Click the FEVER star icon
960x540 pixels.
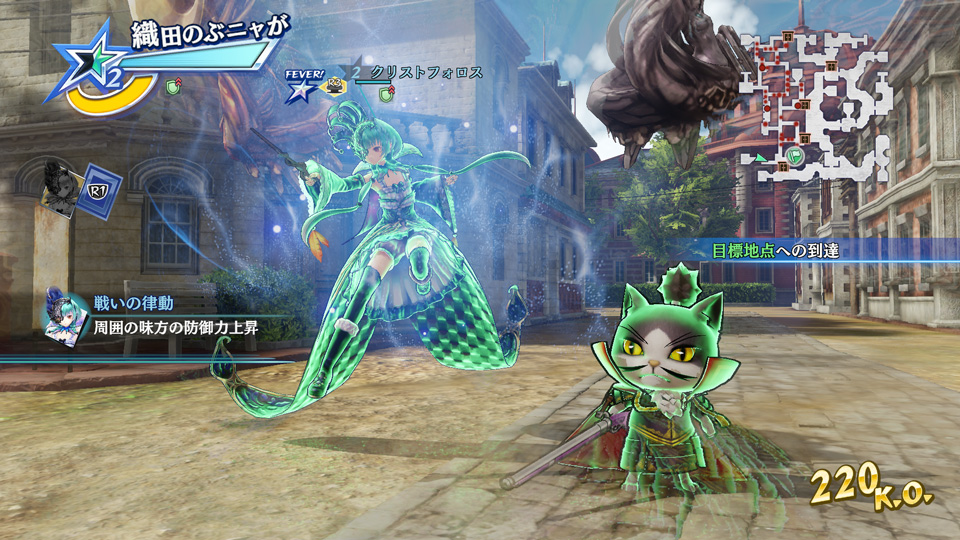pyautogui.click(x=300, y=88)
